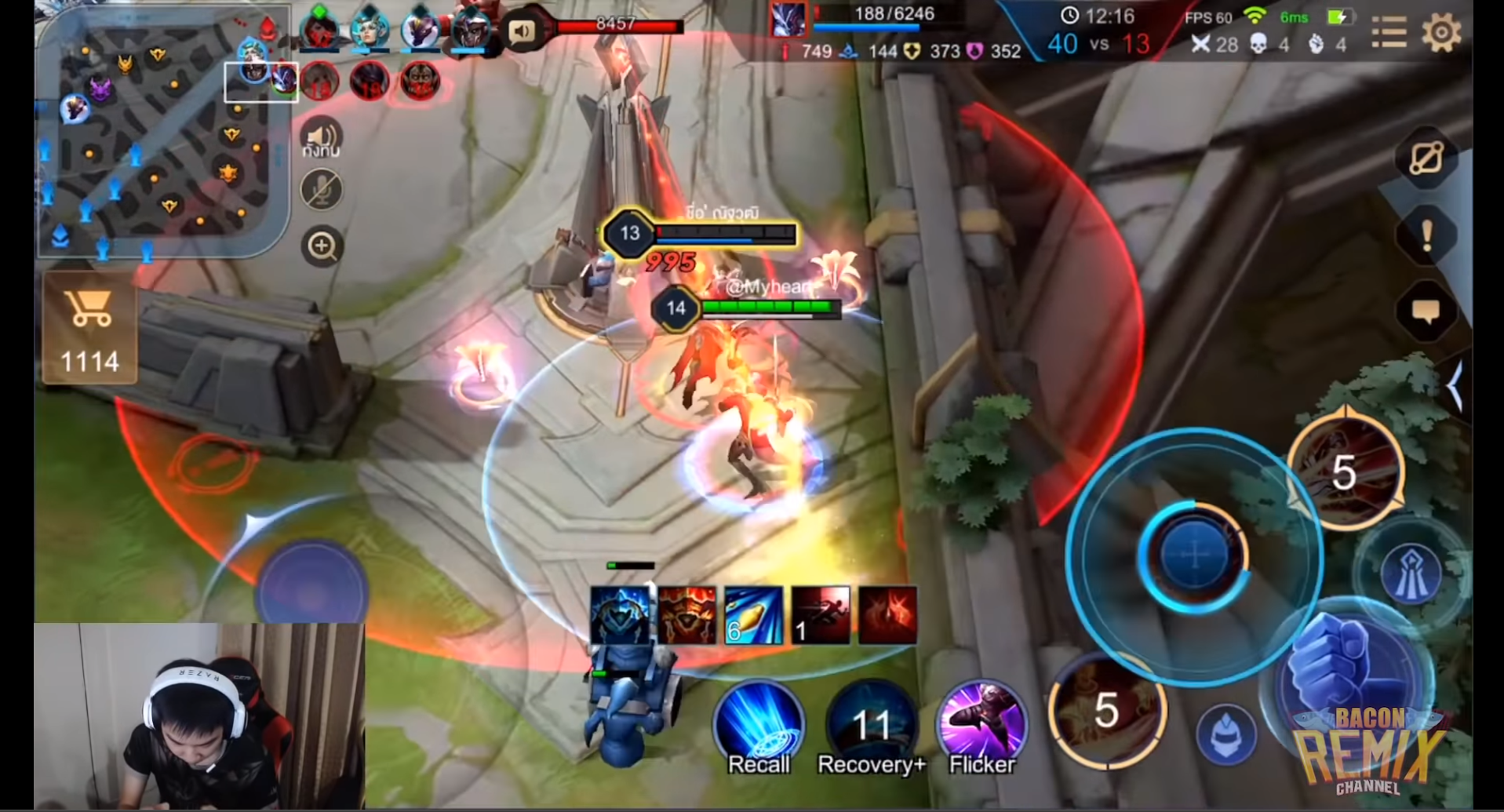Send a ping with the exclamation button
Image resolution: width=1504 pixels, height=812 pixels.
point(1426,235)
